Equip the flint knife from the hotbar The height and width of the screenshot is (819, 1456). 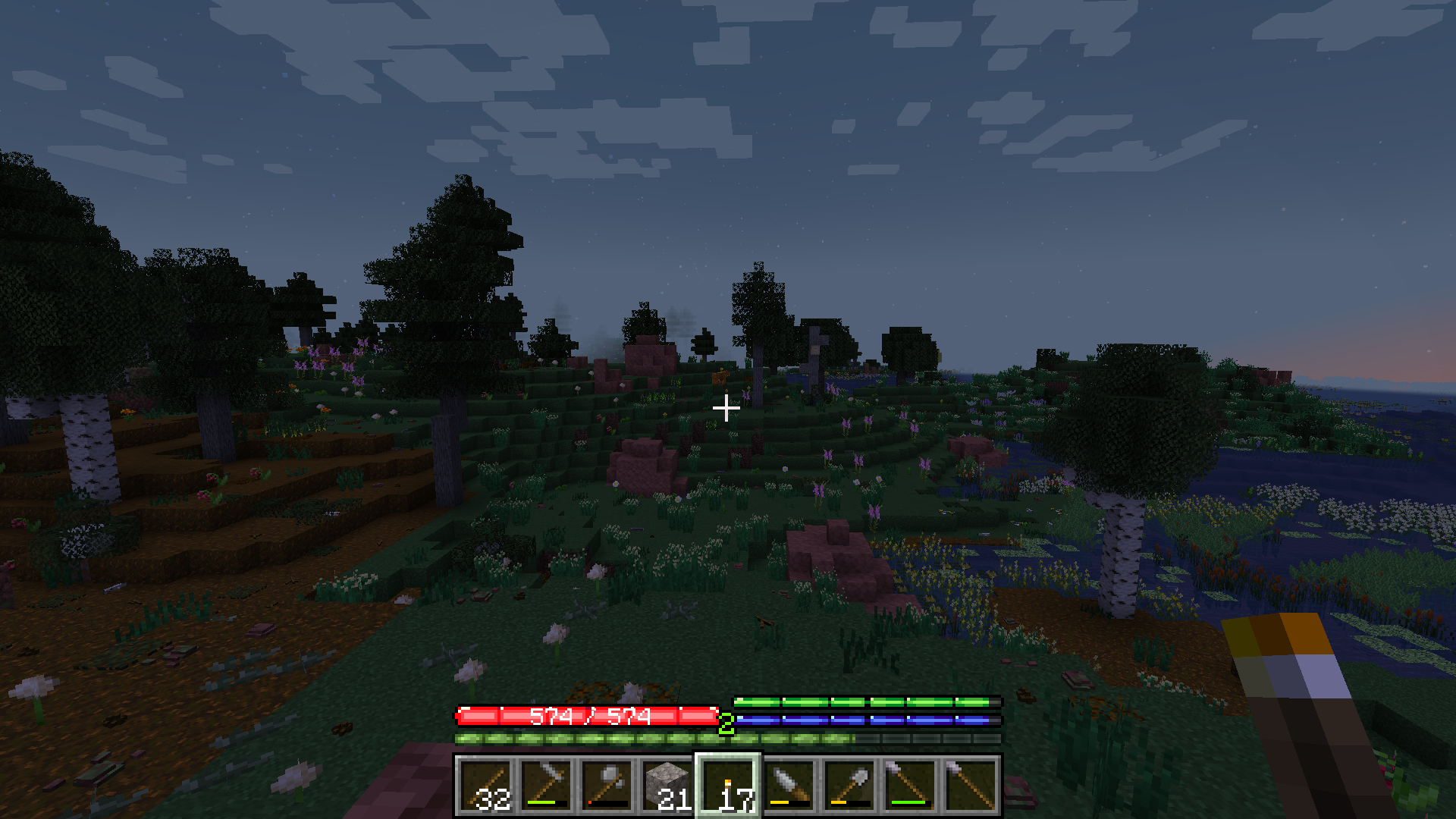(x=789, y=786)
